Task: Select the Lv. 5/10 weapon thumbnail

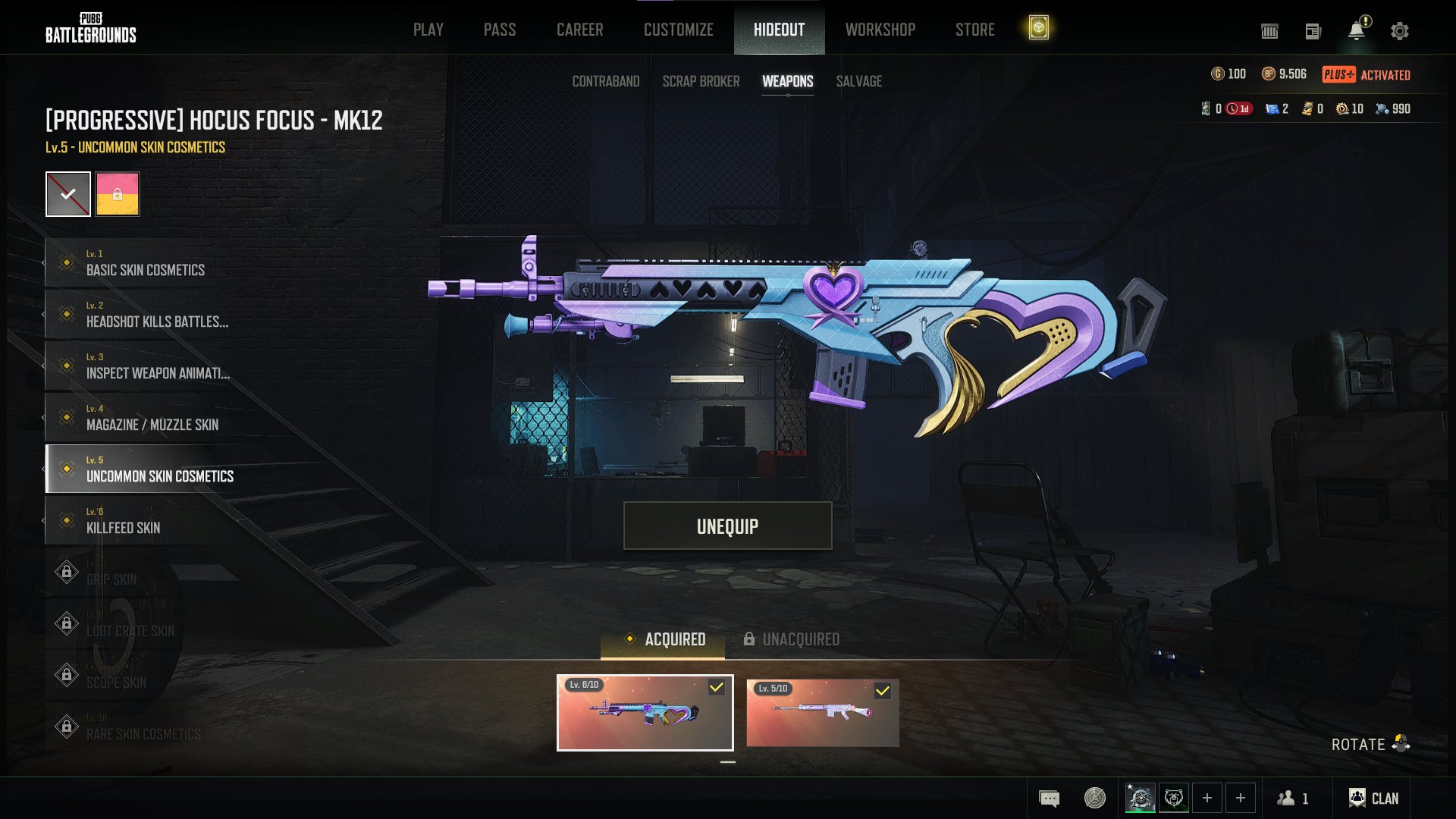Action: (x=822, y=713)
